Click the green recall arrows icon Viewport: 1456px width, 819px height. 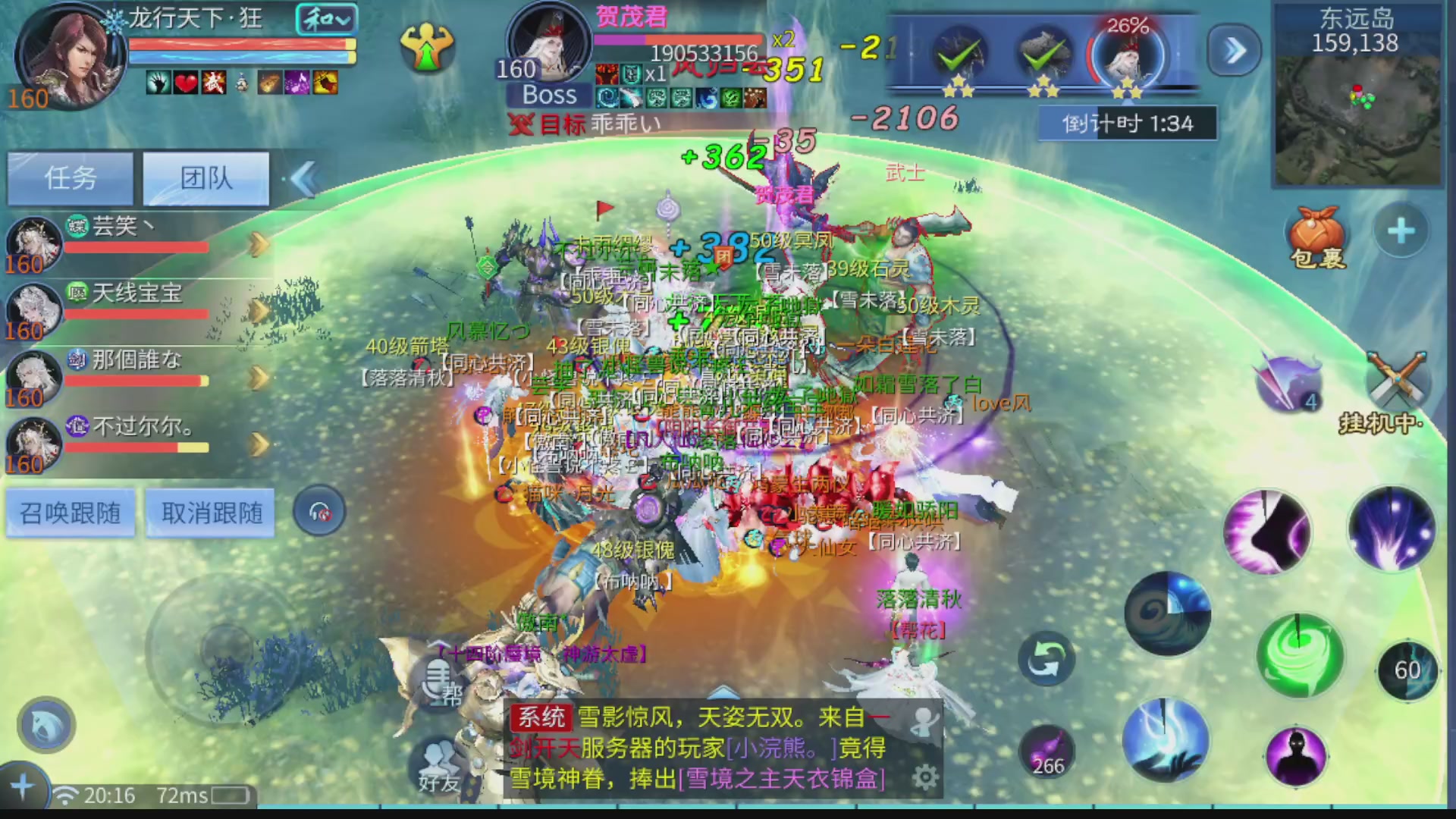(x=1046, y=658)
